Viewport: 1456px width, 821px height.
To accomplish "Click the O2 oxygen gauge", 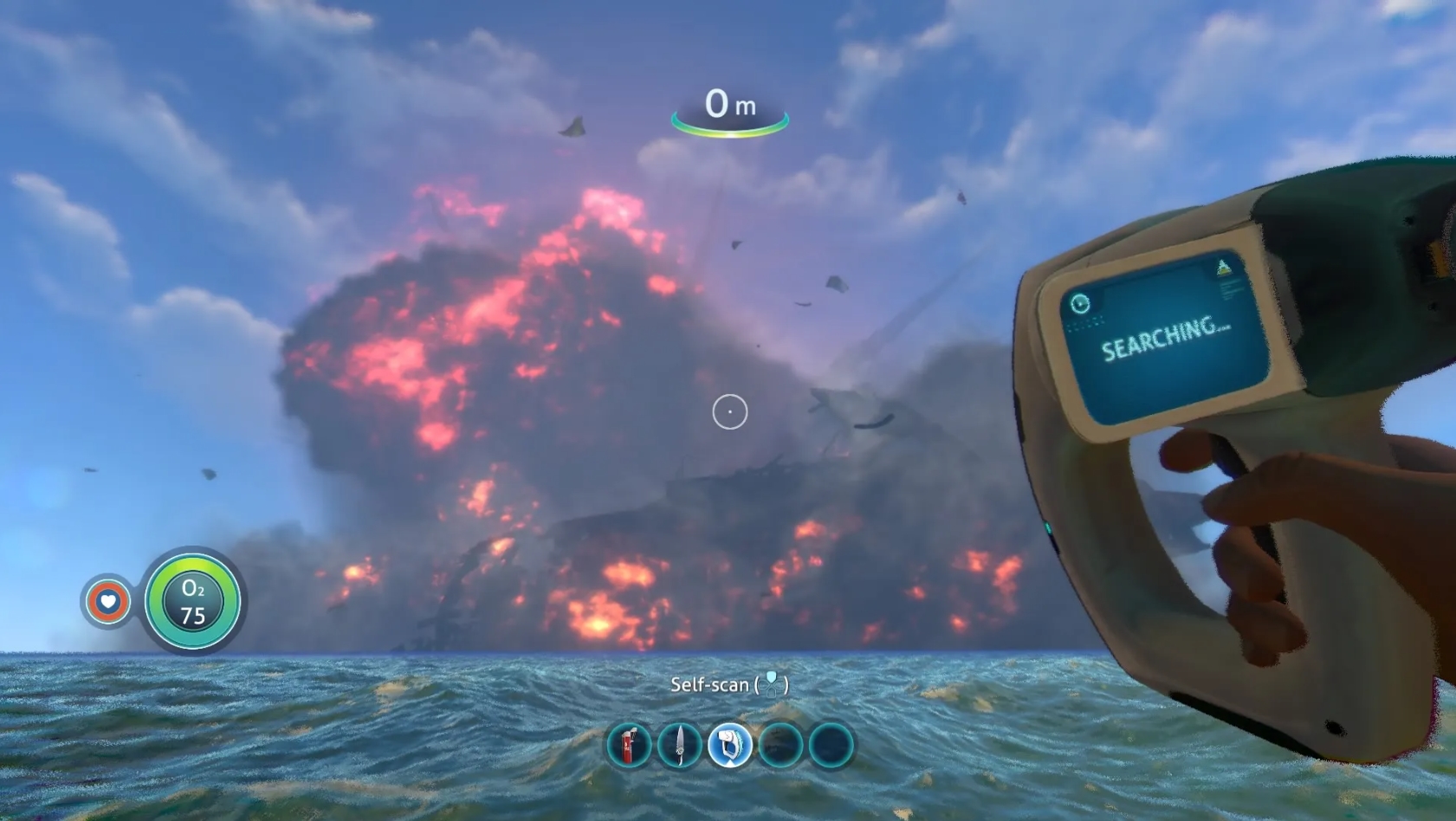I will (192, 604).
